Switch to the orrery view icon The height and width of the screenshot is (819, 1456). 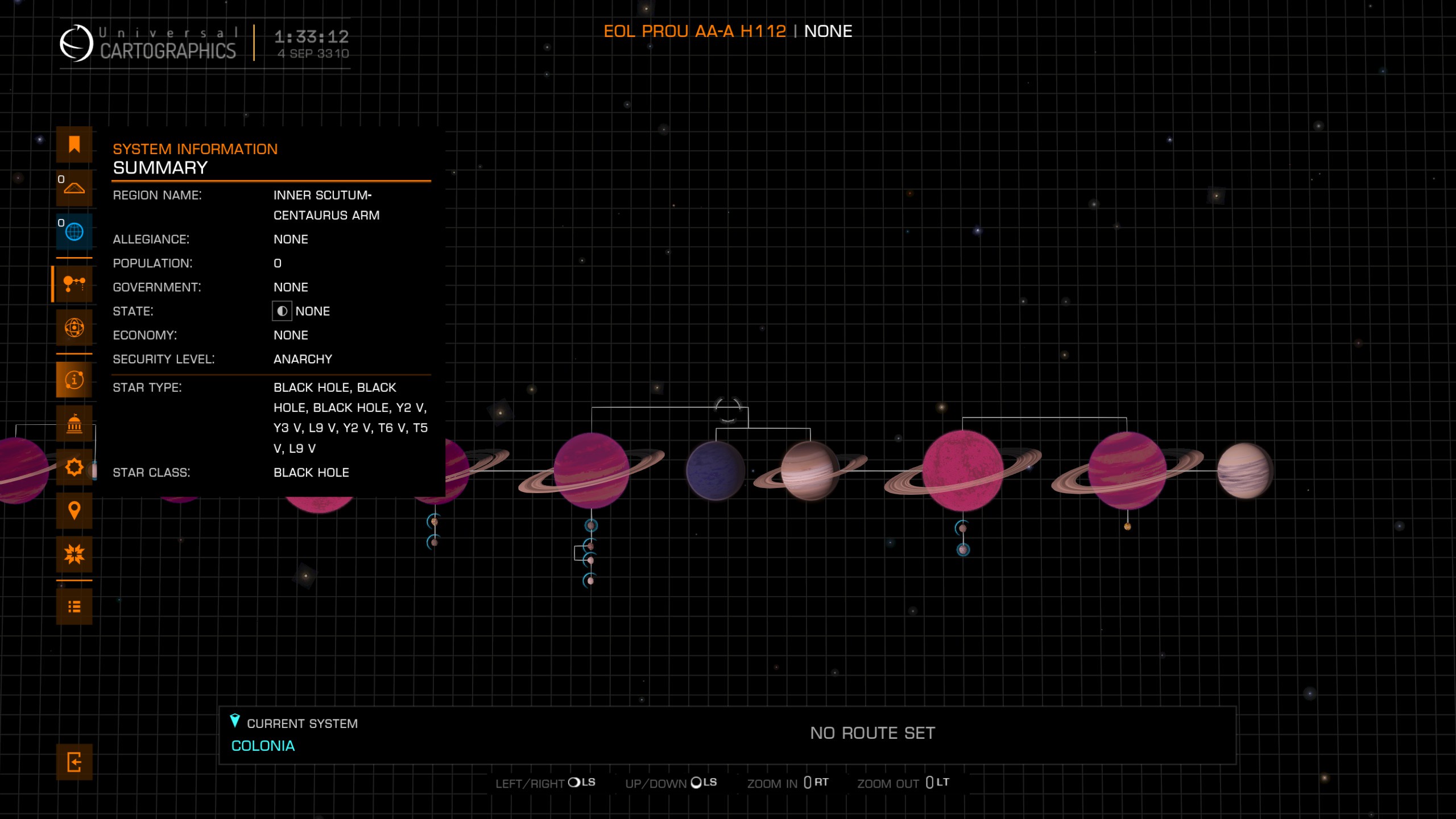coord(74,328)
